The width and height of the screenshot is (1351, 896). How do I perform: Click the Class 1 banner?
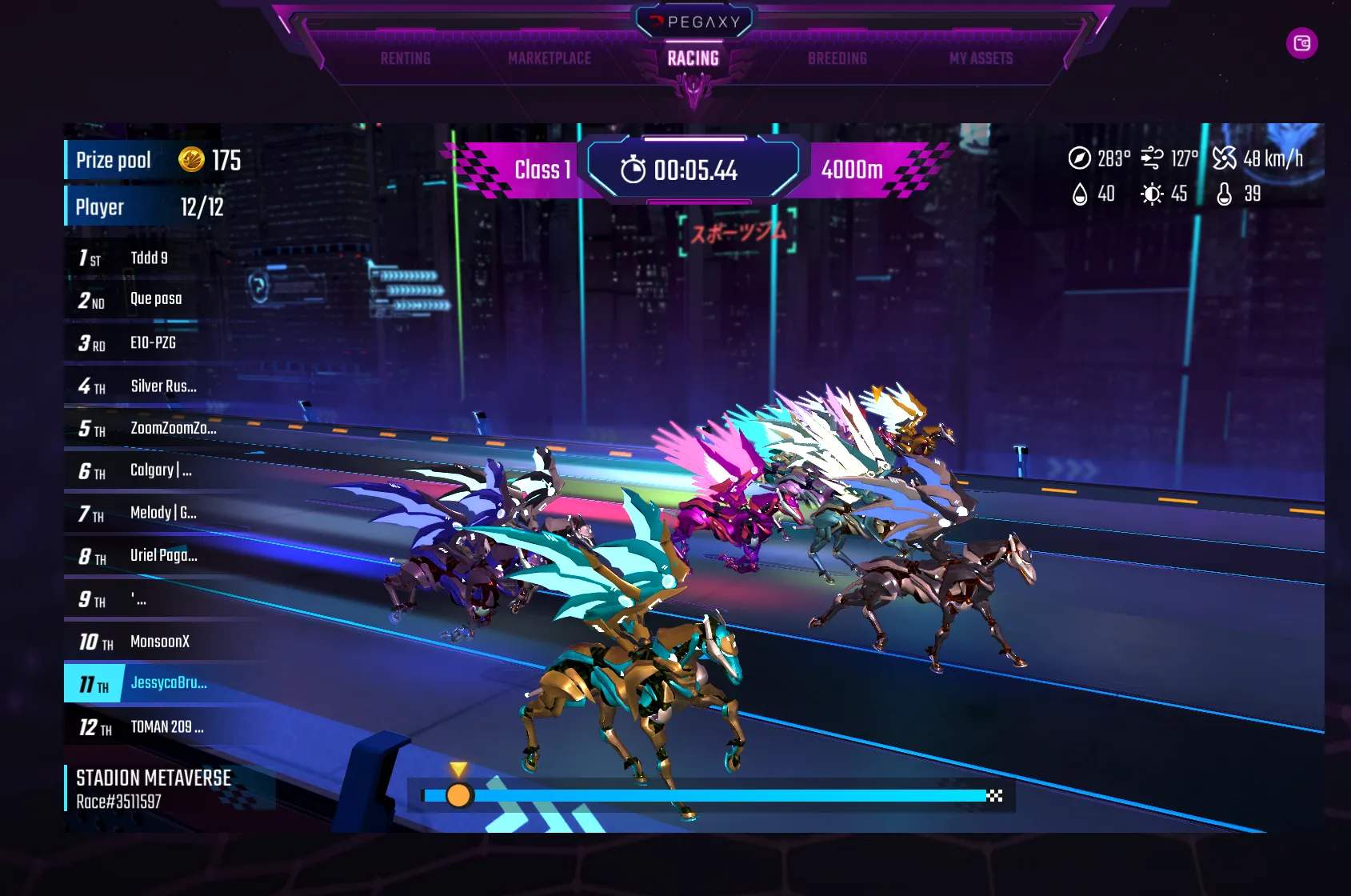click(x=541, y=169)
